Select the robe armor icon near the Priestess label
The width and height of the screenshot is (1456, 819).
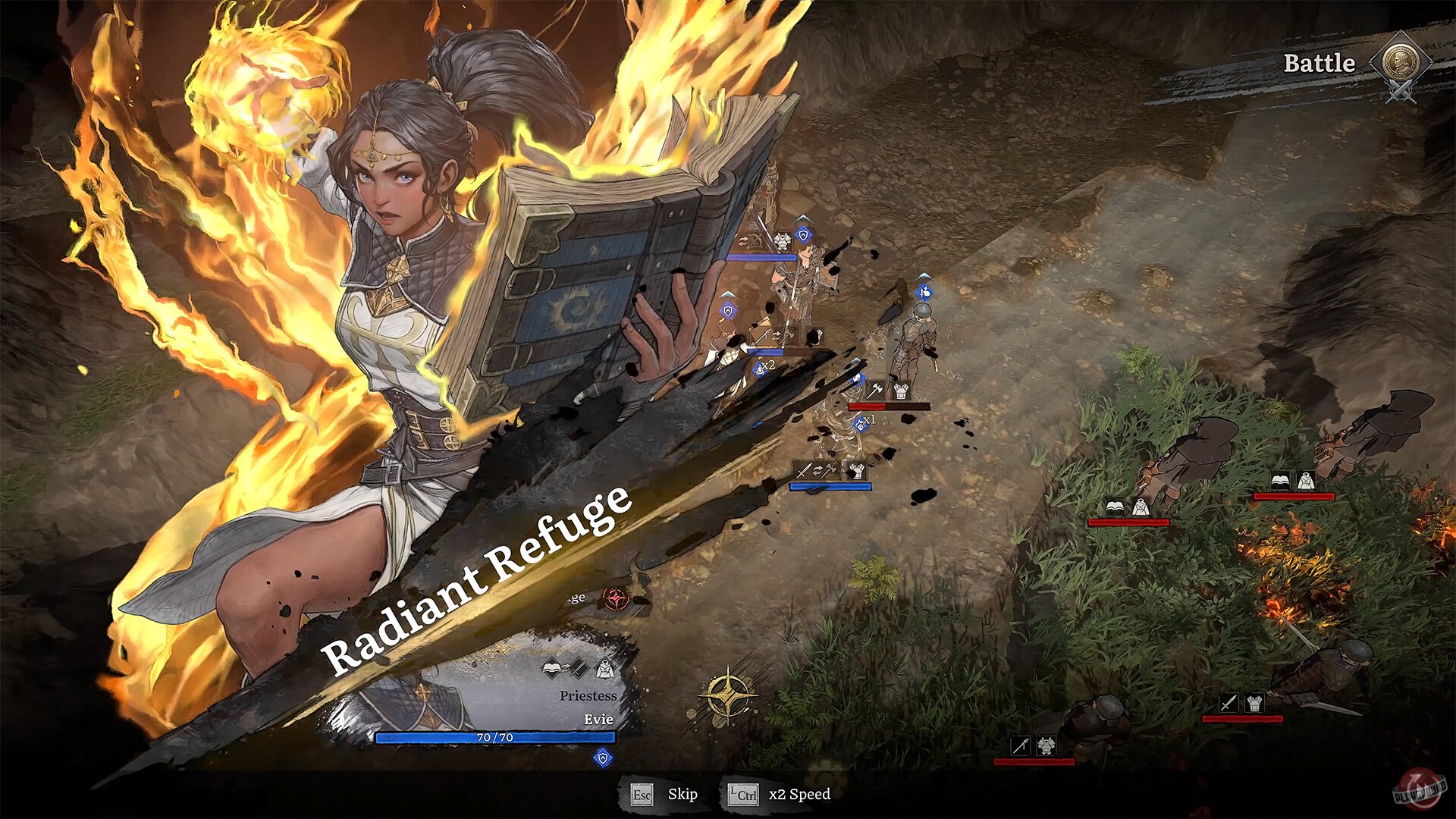605,669
